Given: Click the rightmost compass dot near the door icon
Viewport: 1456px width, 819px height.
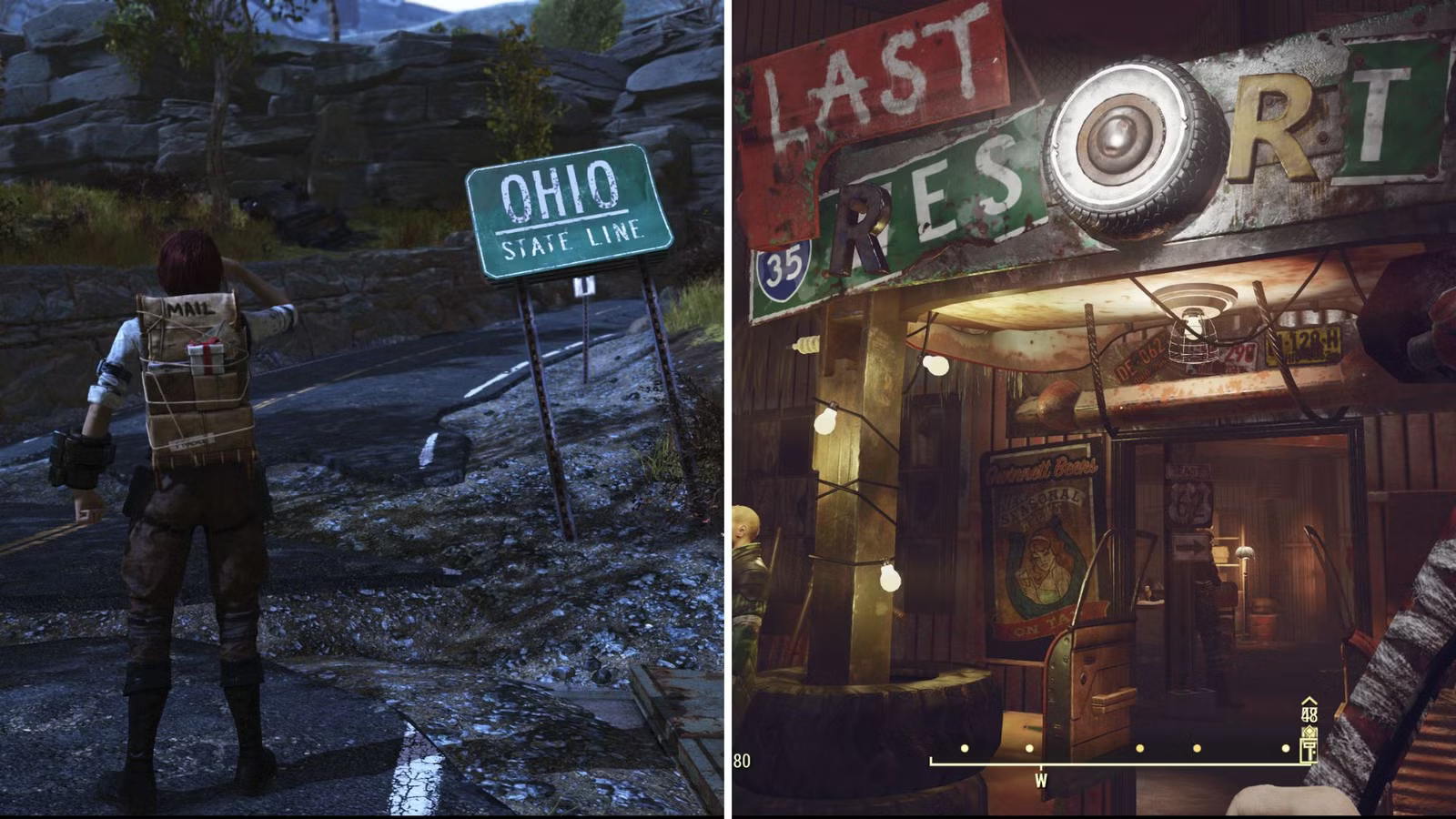Looking at the screenshot, I should (1286, 748).
